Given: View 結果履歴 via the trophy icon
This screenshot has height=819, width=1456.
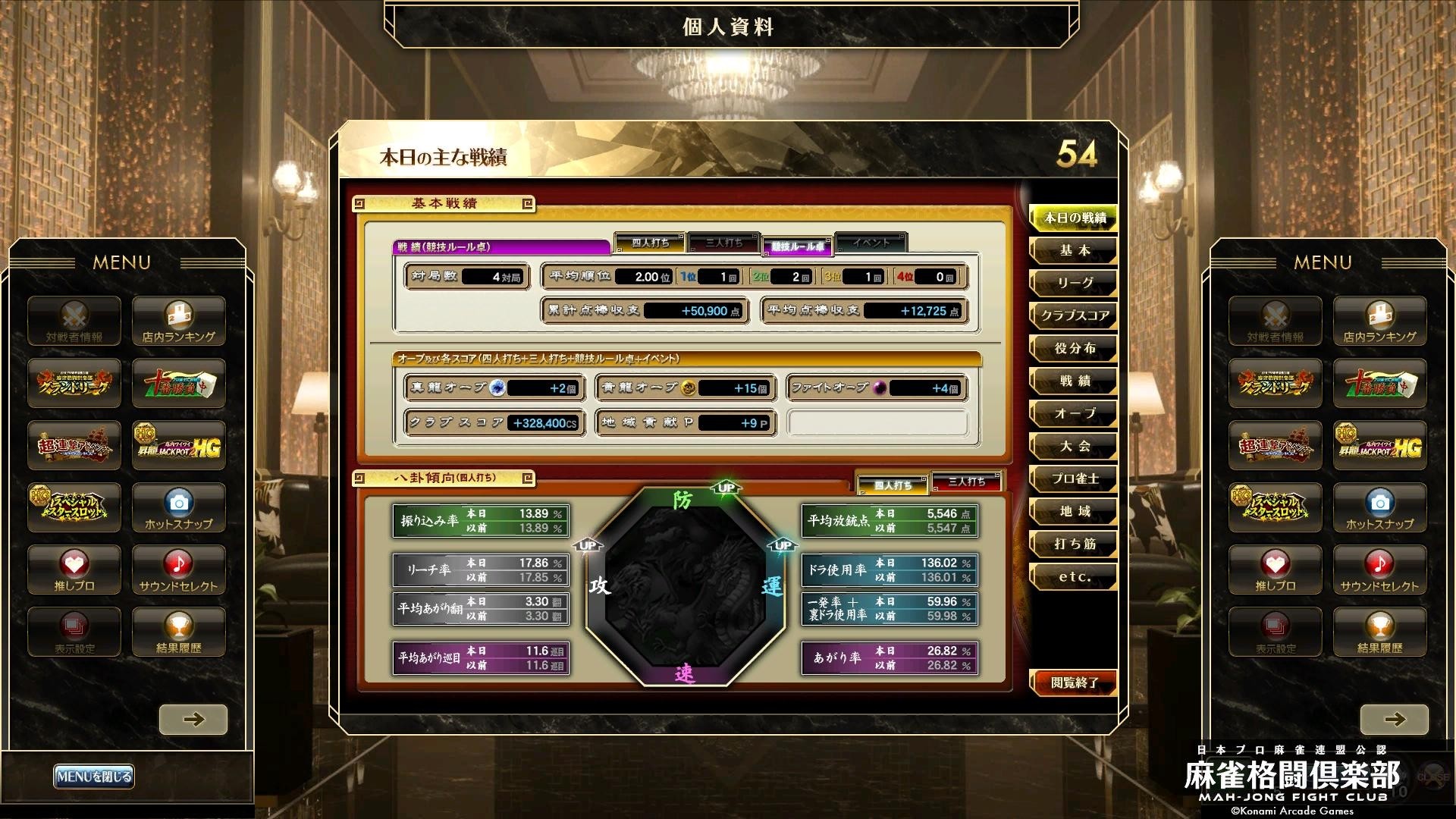Looking at the screenshot, I should 178,632.
